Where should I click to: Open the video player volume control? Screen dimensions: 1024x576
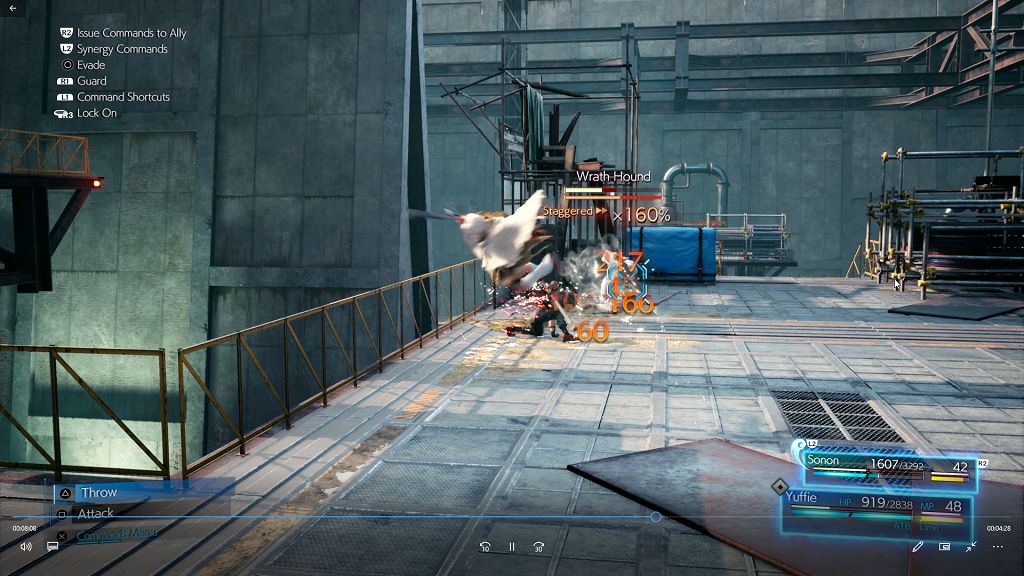[x=26, y=547]
